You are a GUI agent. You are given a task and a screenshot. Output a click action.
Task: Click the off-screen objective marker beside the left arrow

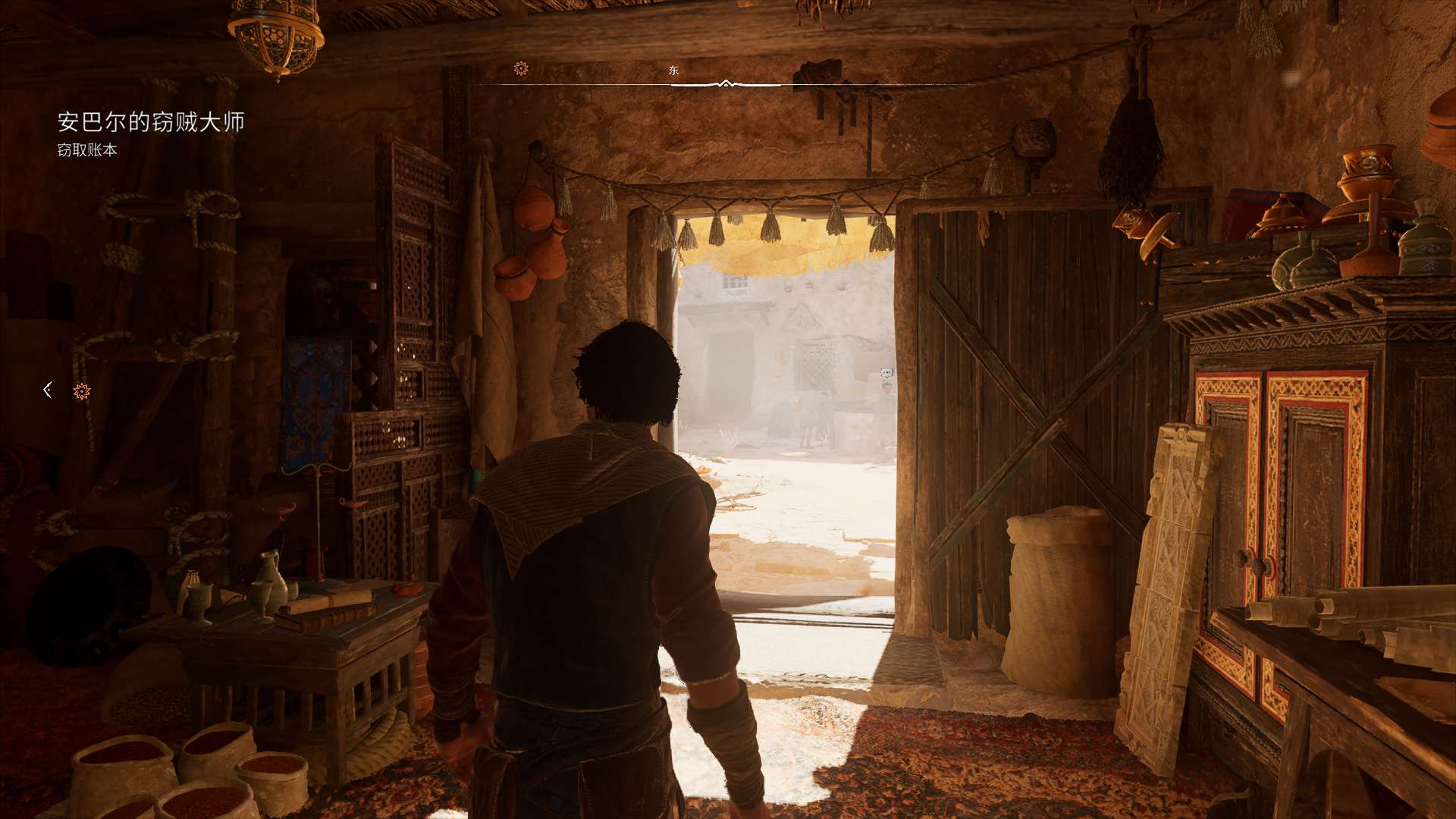point(82,391)
